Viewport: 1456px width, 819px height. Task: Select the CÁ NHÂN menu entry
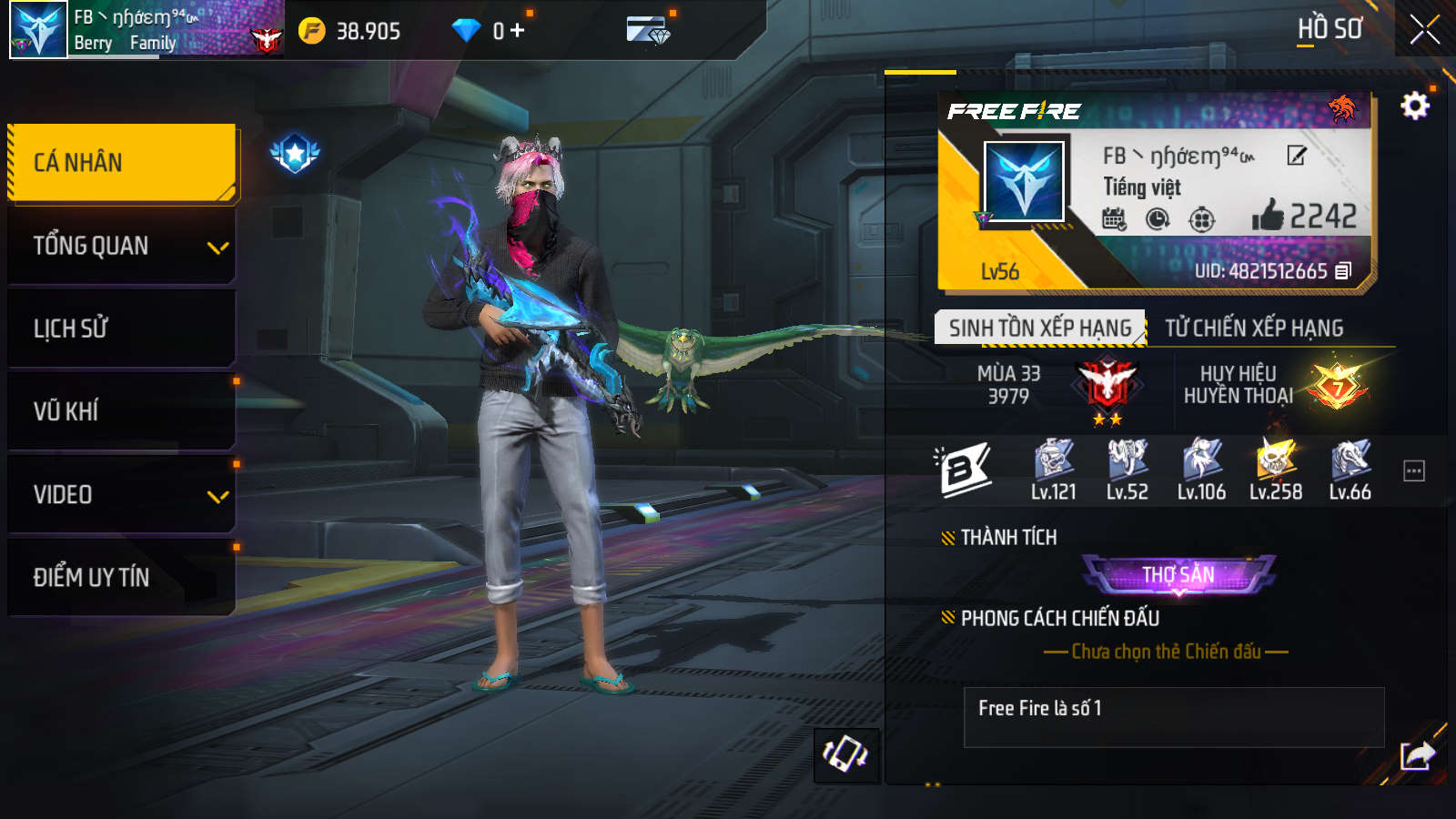pos(122,163)
